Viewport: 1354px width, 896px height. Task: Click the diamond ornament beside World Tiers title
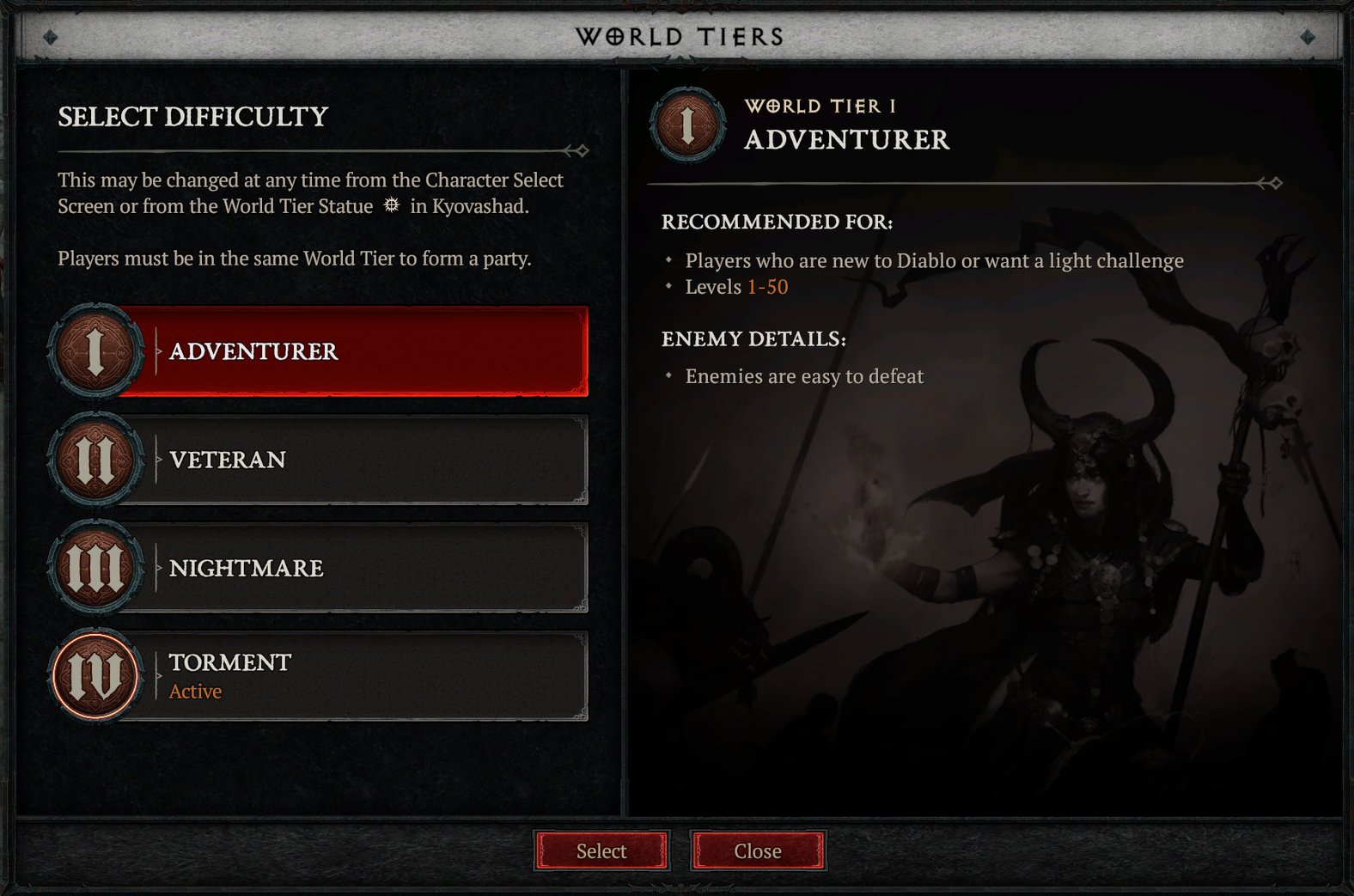[52, 37]
